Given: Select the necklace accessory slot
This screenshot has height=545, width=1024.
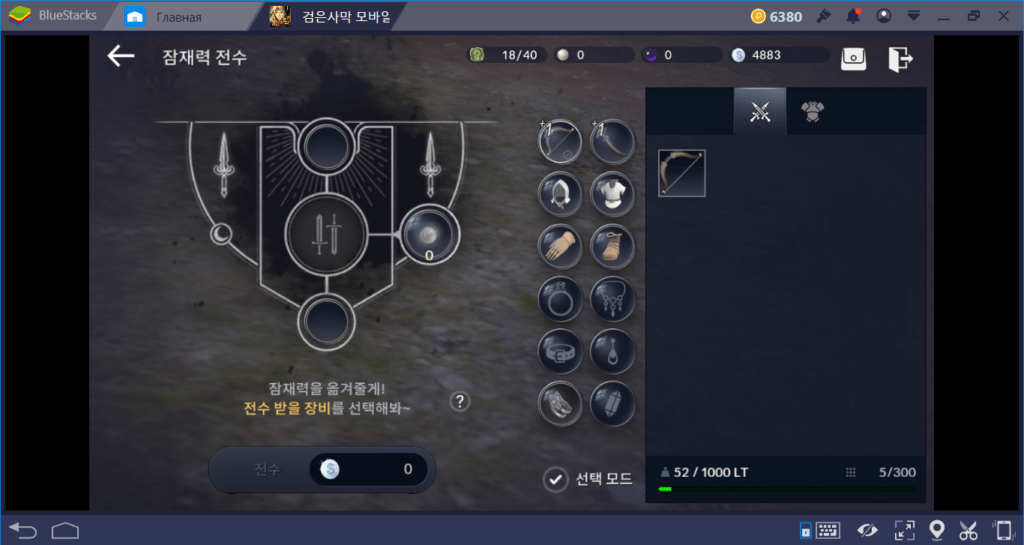Looking at the screenshot, I should pyautogui.click(x=612, y=298).
